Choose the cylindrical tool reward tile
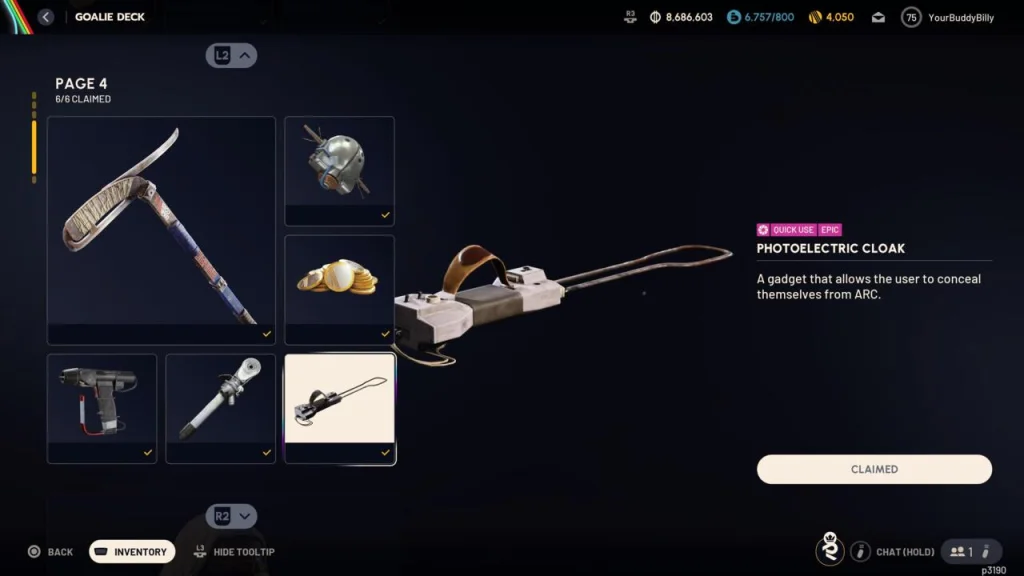This screenshot has height=576, width=1024. point(220,408)
